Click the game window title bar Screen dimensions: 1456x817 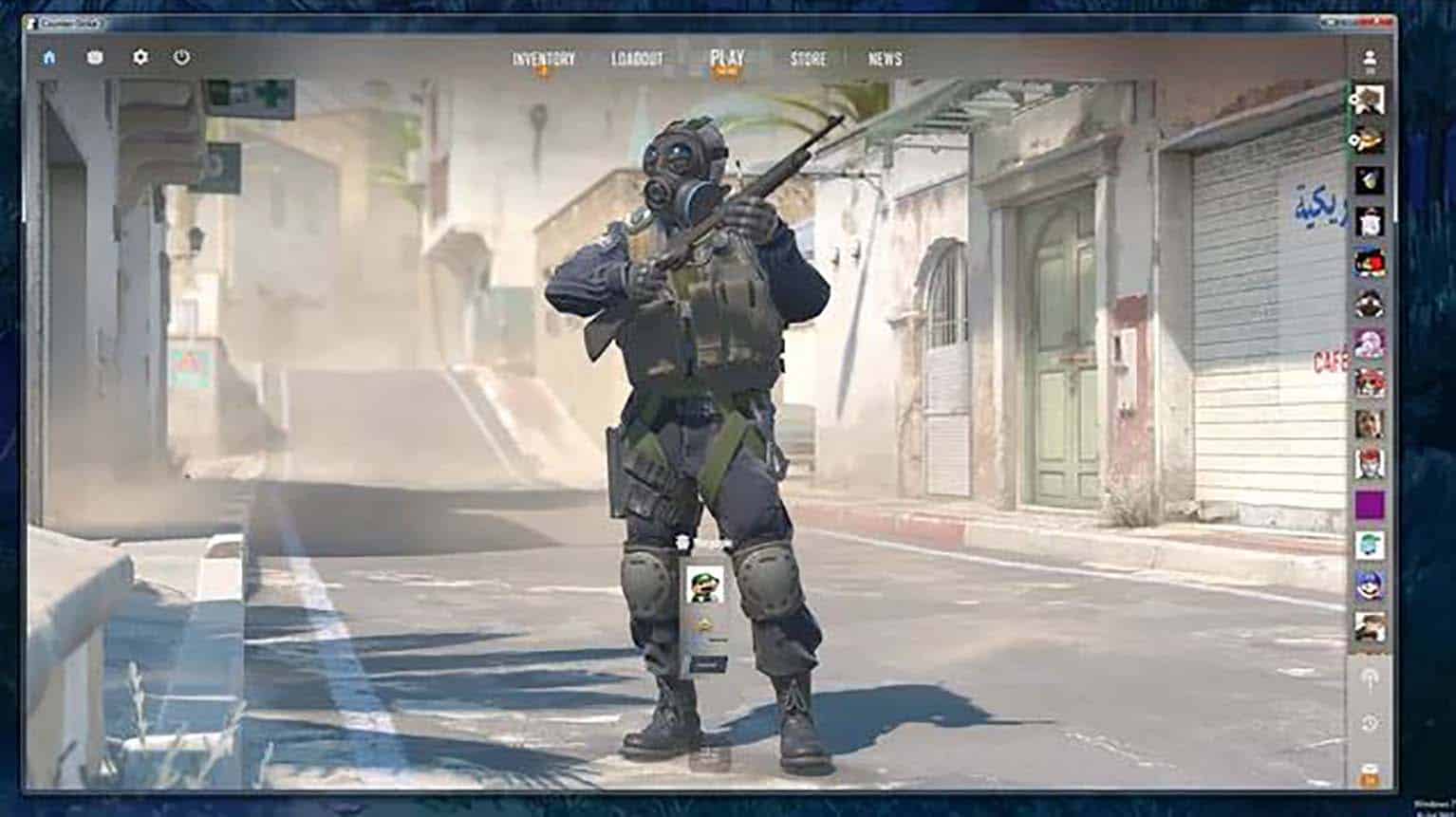[664, 21]
